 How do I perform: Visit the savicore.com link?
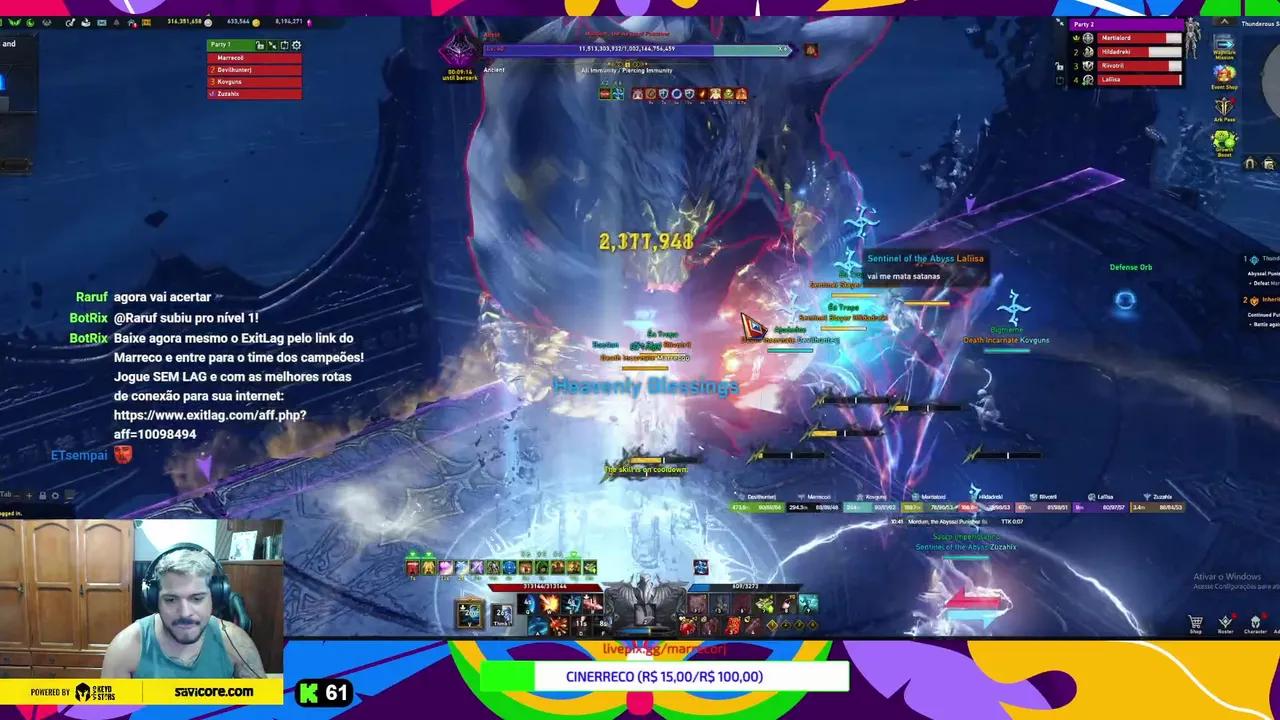213,691
